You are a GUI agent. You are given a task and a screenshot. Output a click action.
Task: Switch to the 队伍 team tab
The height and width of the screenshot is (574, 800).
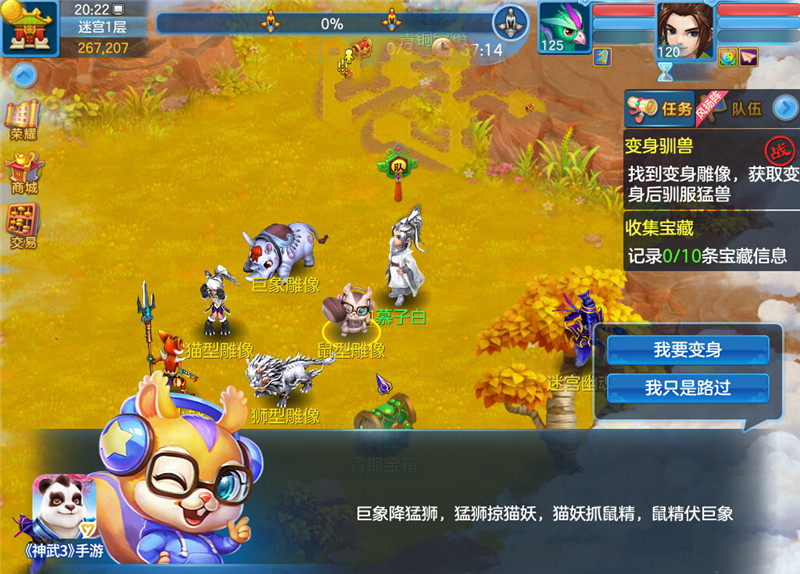[745, 109]
